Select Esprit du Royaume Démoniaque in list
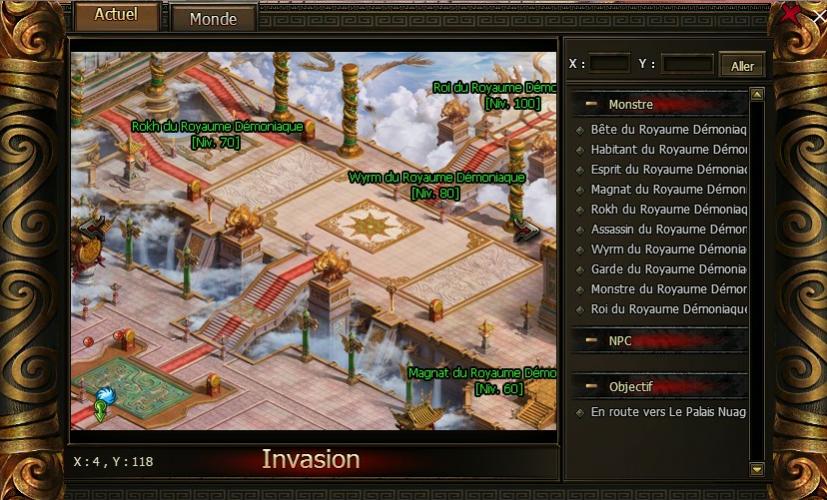The image size is (827, 500). tap(668, 170)
